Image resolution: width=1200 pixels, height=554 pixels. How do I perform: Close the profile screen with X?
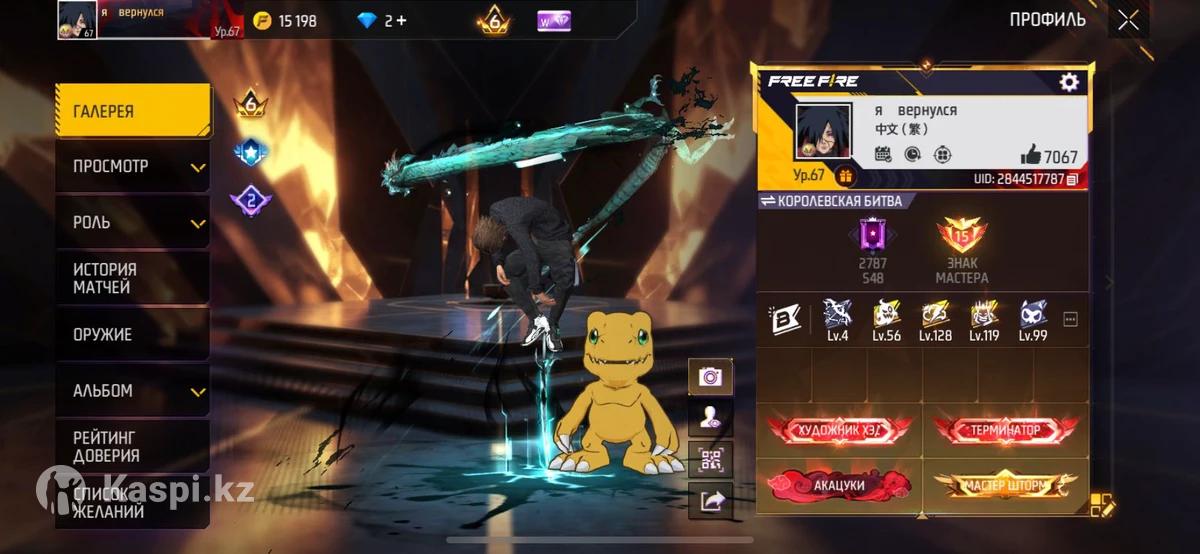click(1128, 20)
